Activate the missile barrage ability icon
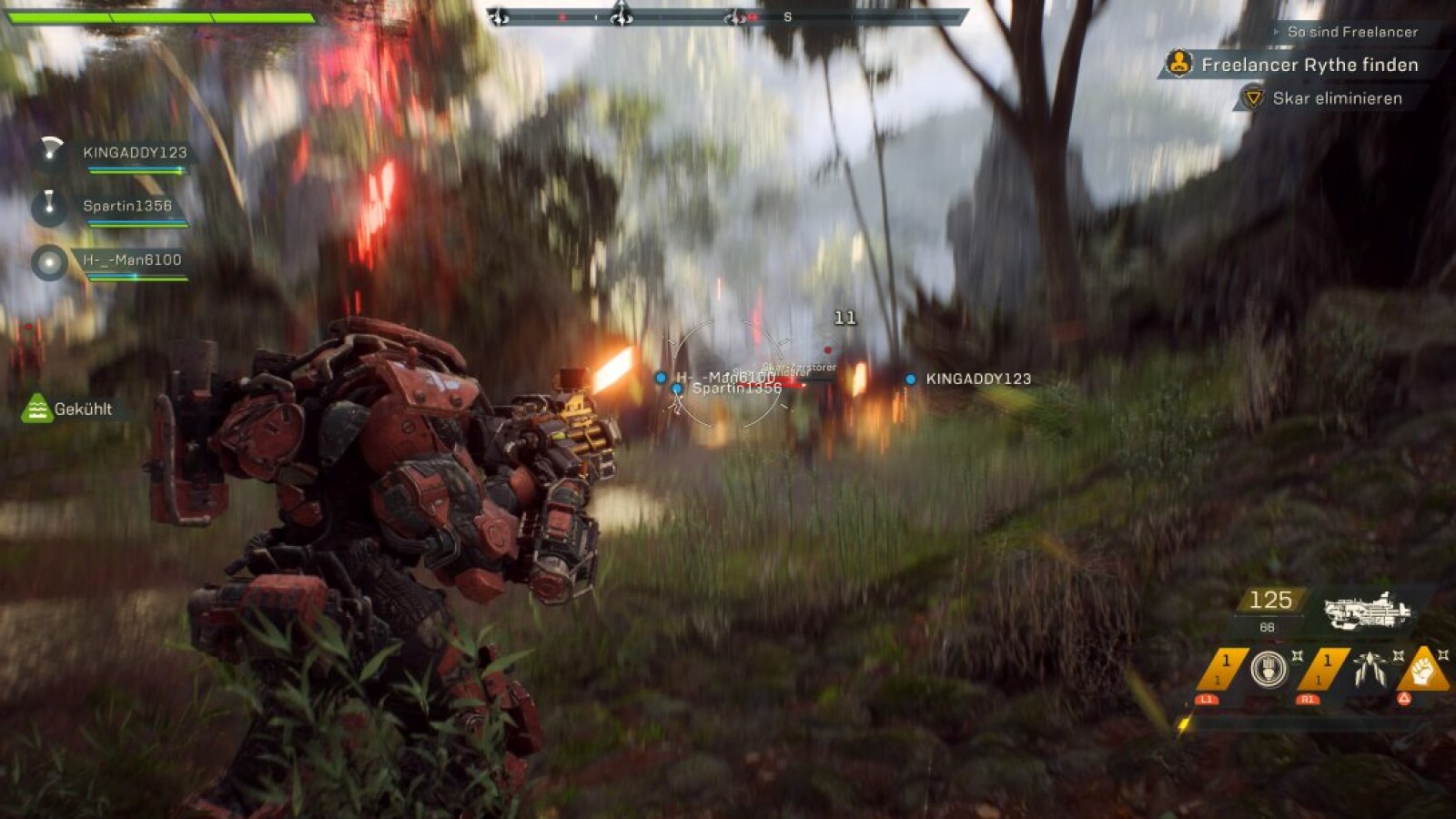Image resolution: width=1456 pixels, height=819 pixels. click(x=1369, y=670)
